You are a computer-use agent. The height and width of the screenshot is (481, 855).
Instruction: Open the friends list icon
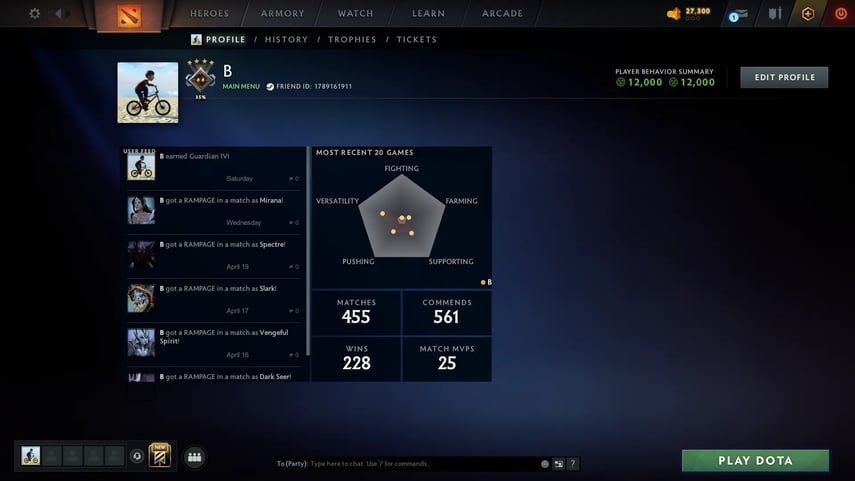(x=194, y=457)
